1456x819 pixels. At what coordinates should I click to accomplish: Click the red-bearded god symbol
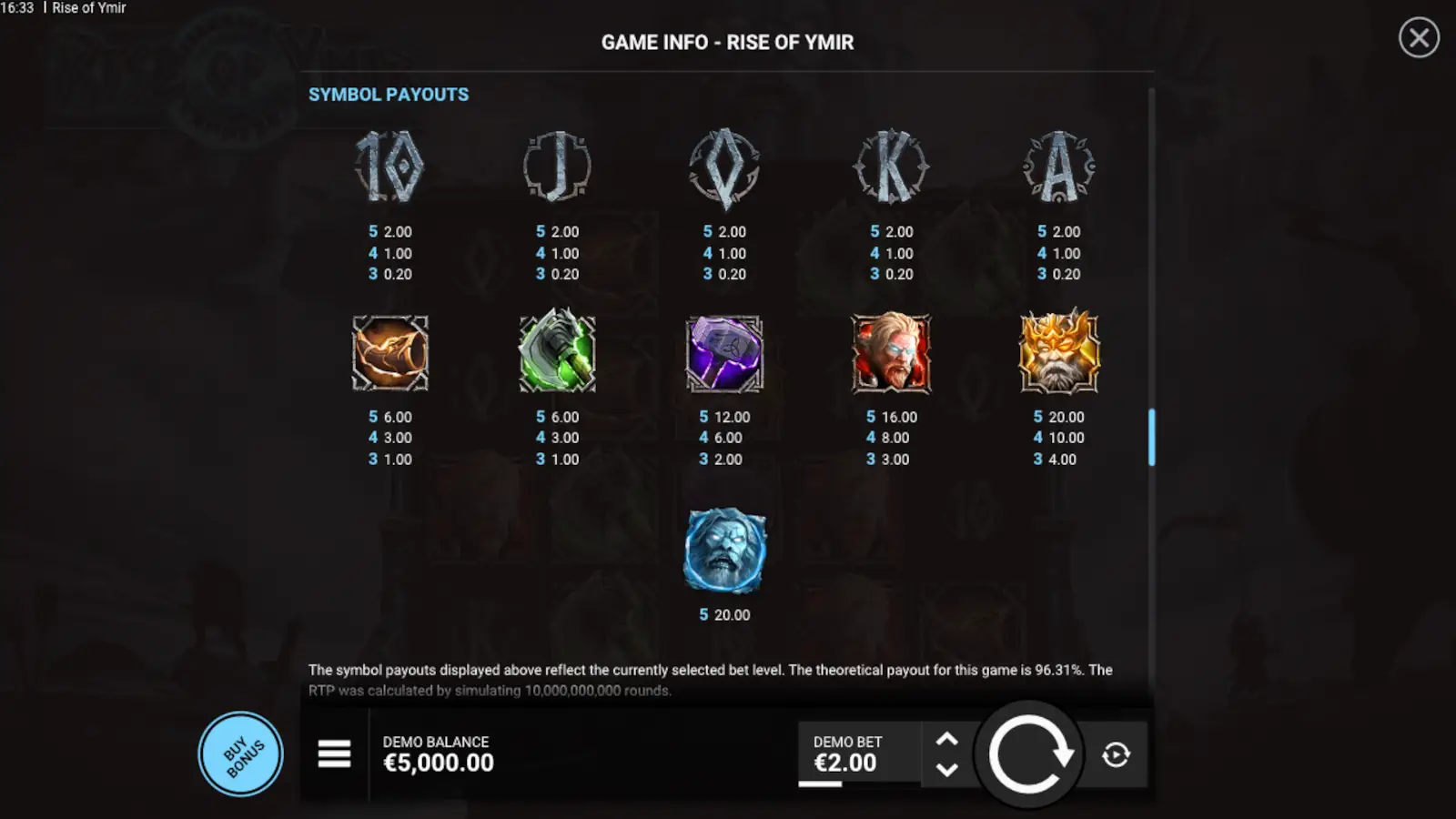(891, 355)
